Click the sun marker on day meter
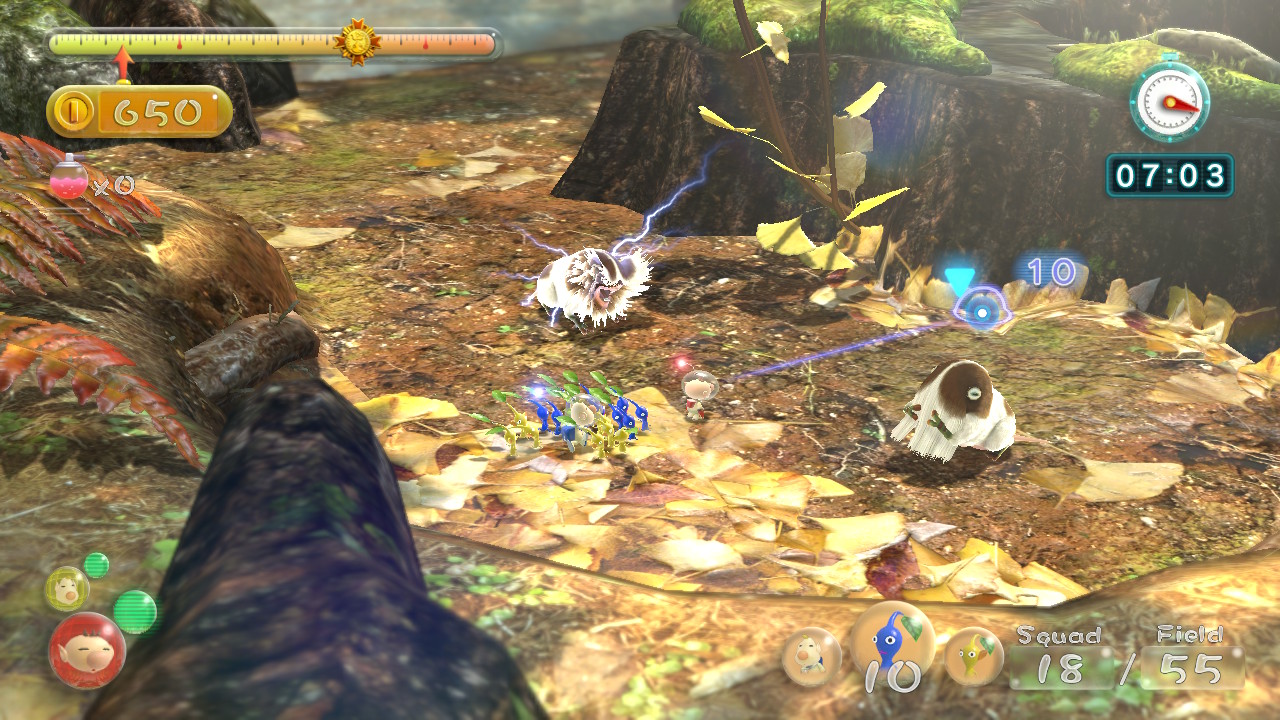This screenshot has width=1280, height=720. [357, 43]
